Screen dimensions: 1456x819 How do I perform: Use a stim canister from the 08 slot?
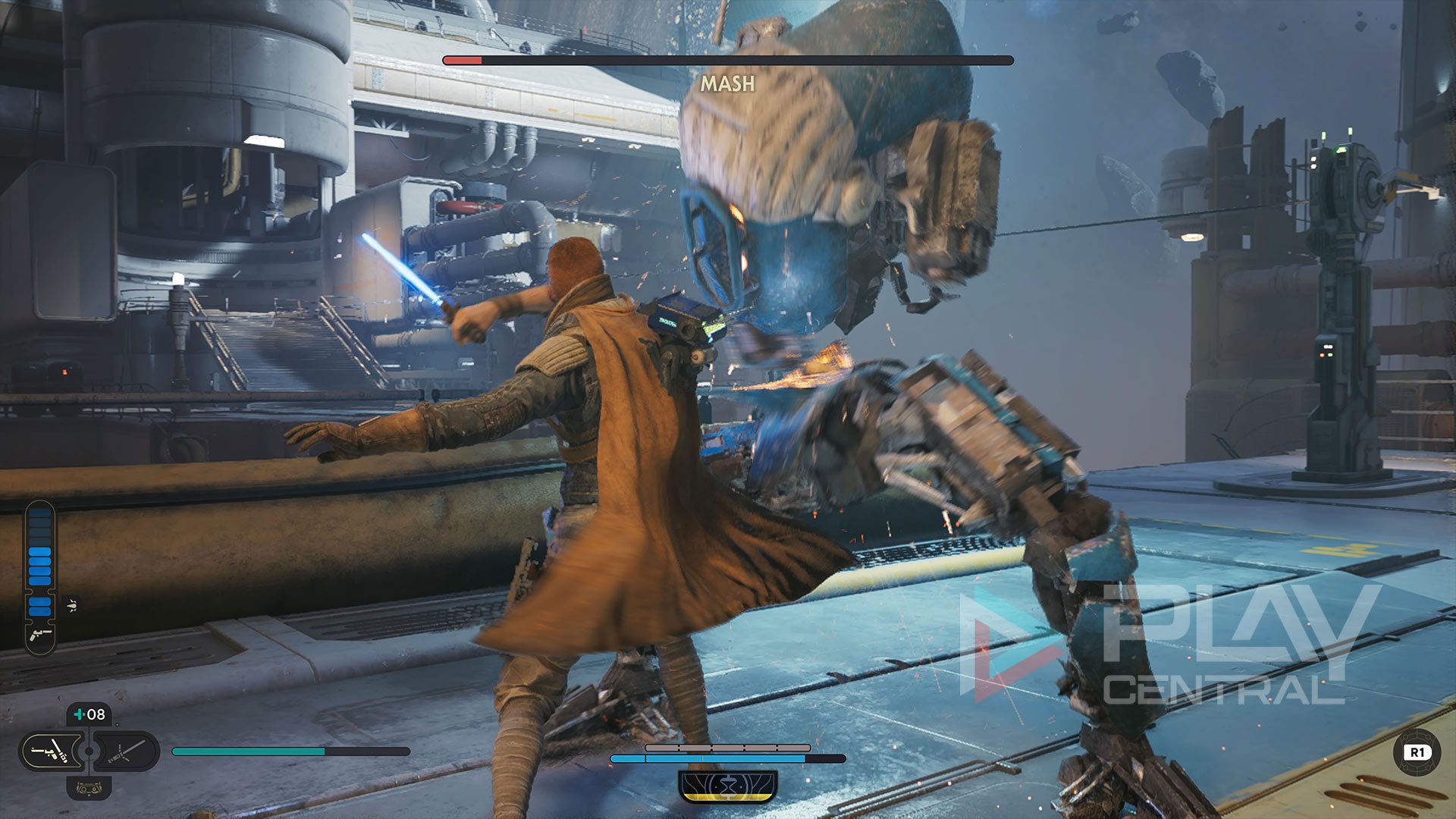click(x=89, y=714)
